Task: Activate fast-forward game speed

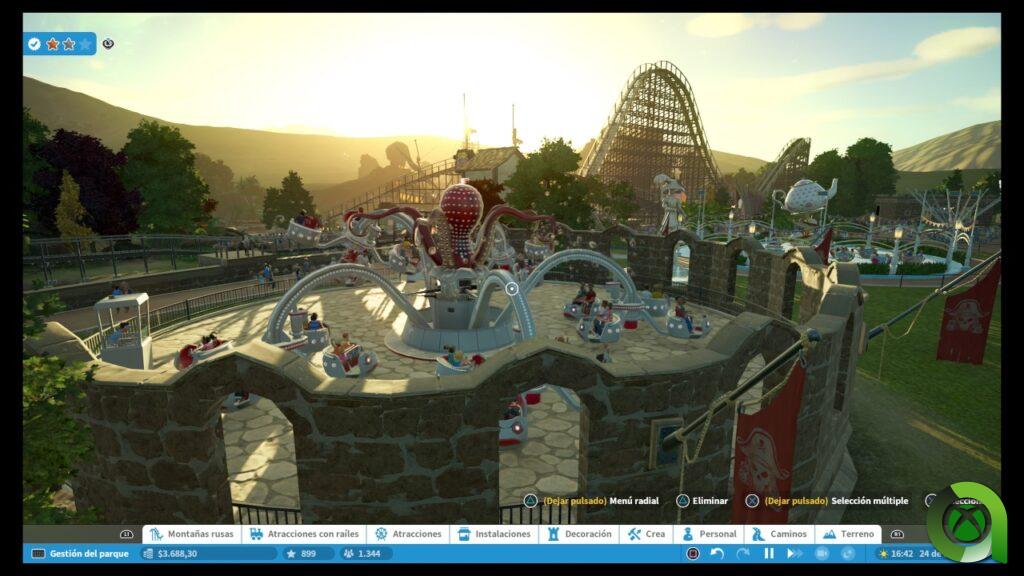Action: click(x=793, y=553)
